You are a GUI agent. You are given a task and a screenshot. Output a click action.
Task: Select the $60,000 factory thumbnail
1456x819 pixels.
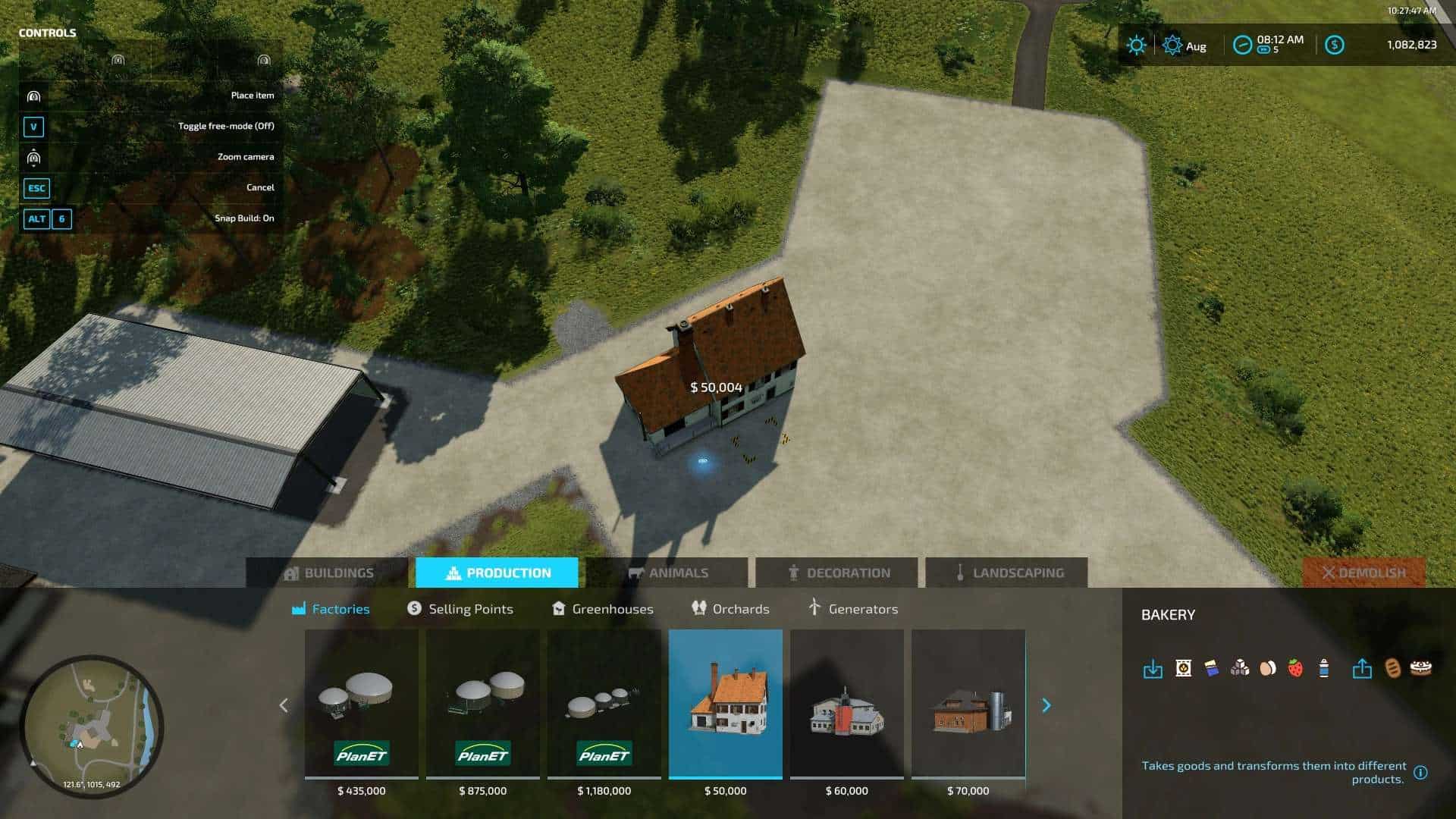(x=847, y=705)
